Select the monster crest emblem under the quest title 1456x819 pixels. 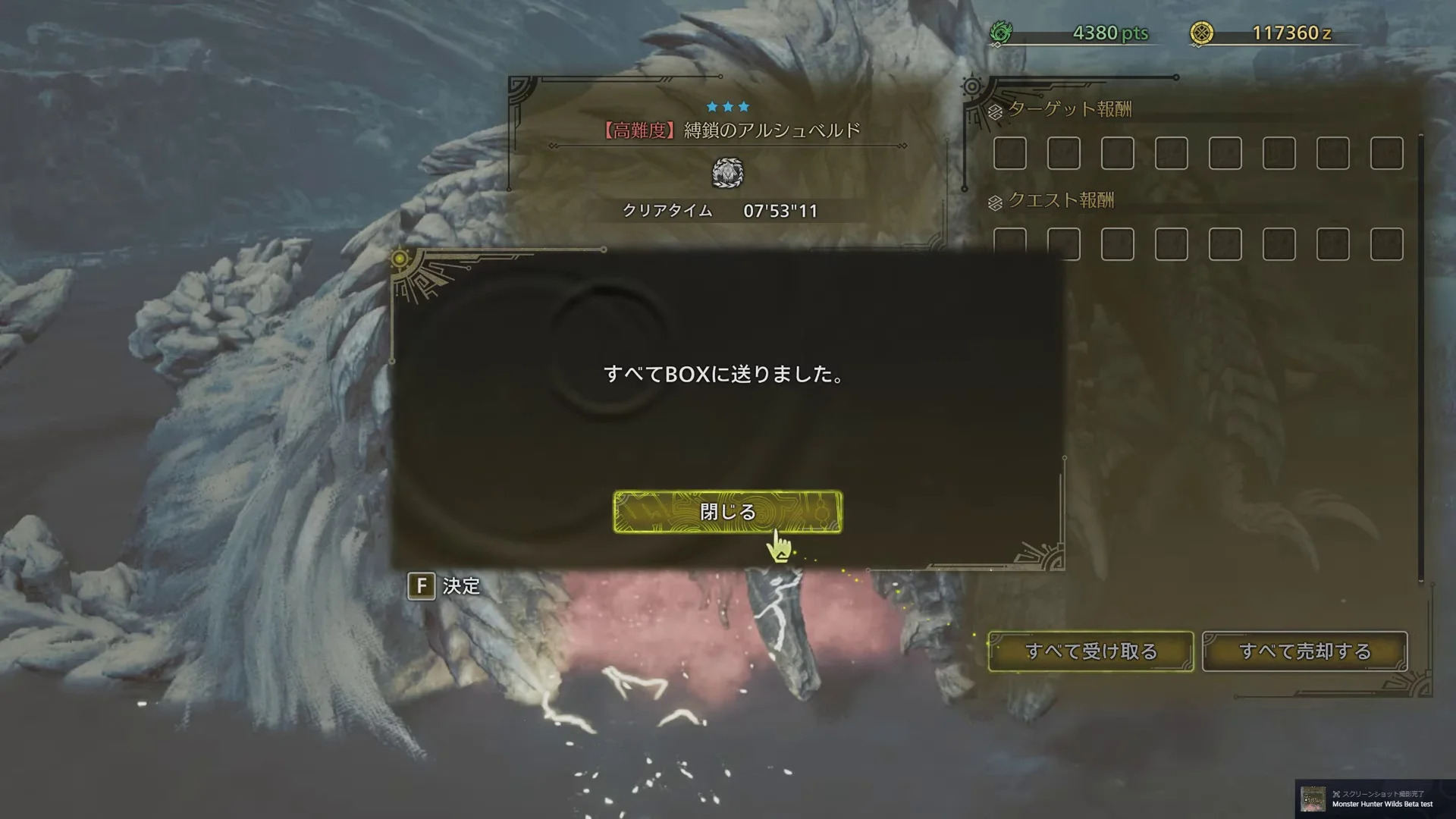tap(727, 173)
